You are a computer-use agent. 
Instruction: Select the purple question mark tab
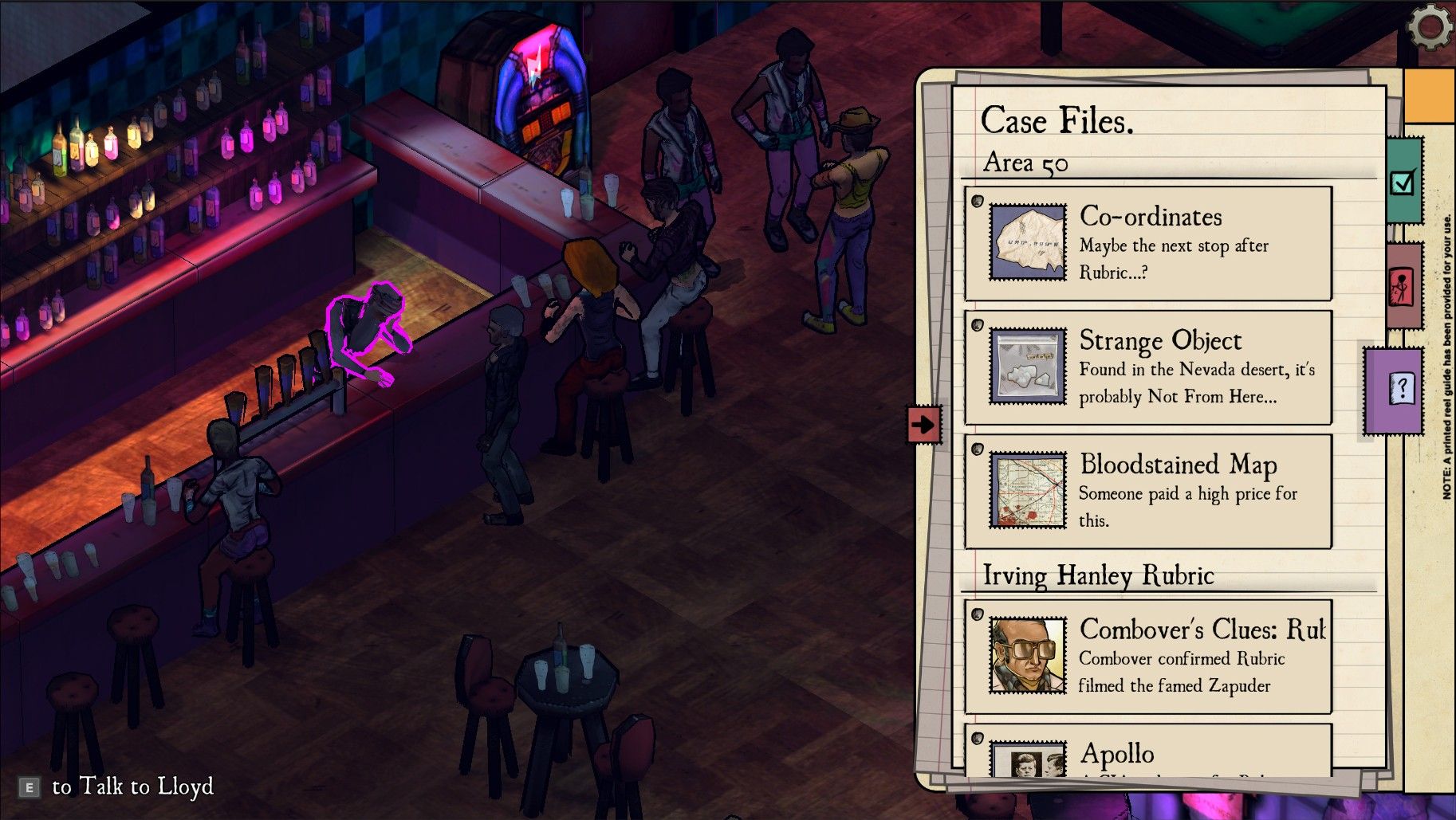[x=1399, y=390]
